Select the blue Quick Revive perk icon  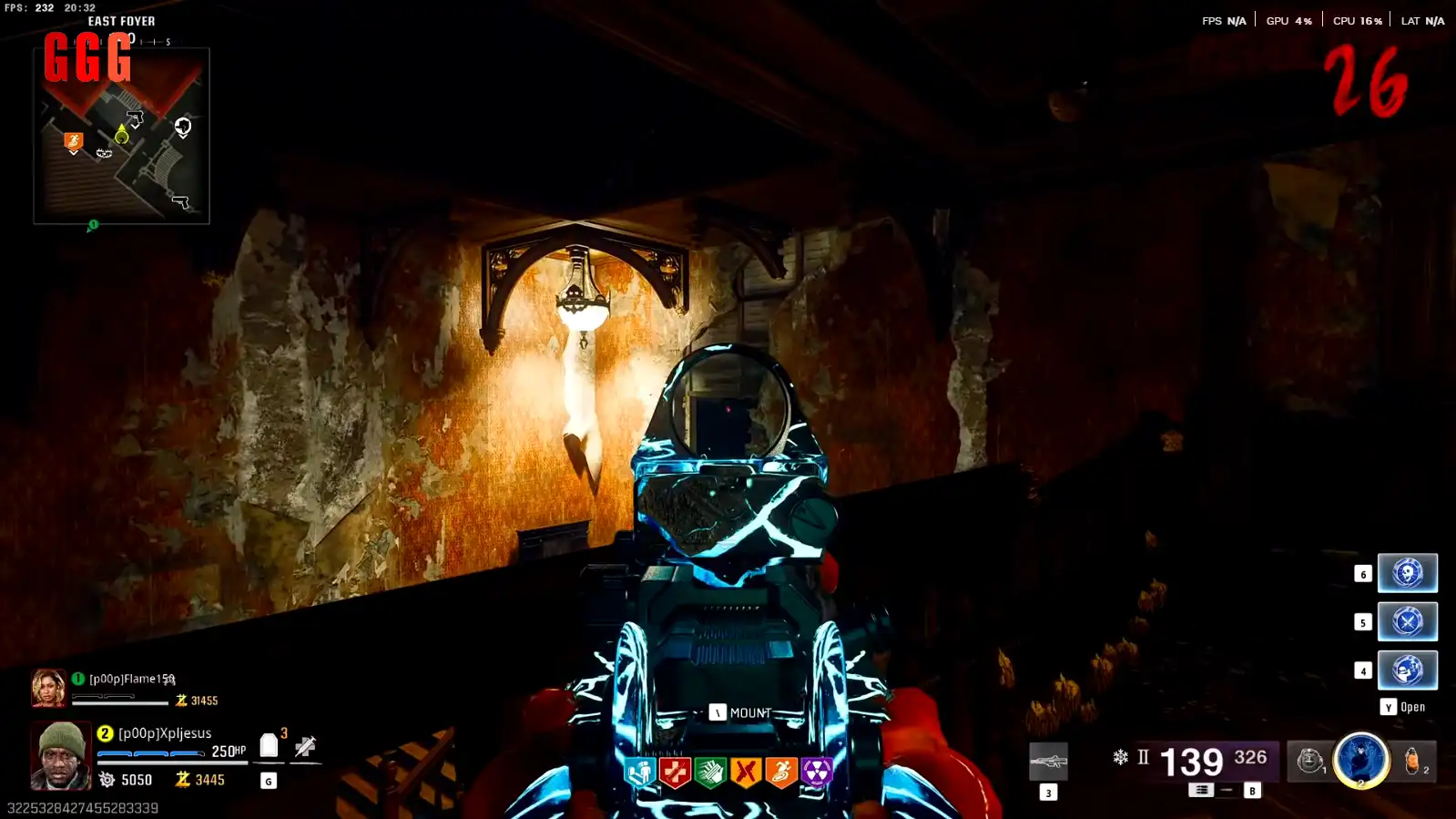click(x=640, y=773)
